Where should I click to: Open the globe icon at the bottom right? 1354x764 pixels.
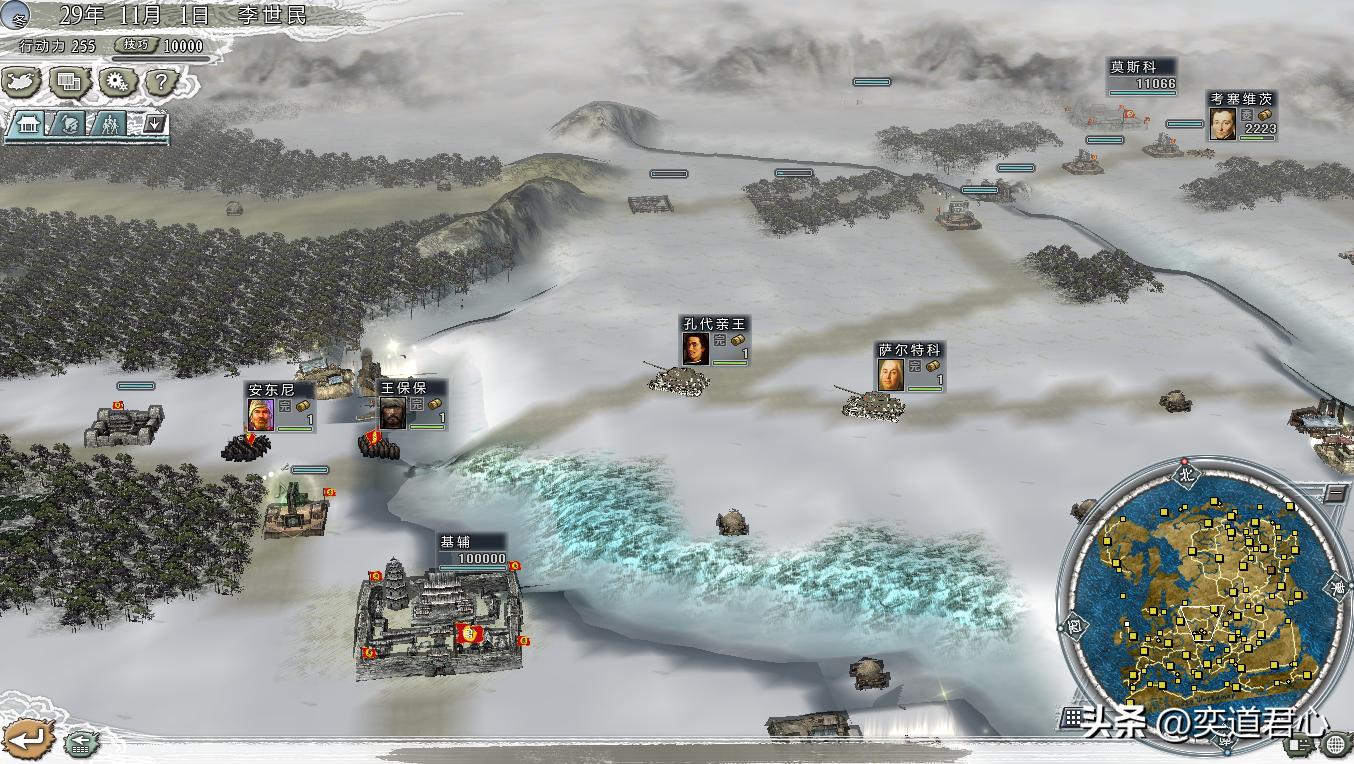1337,745
